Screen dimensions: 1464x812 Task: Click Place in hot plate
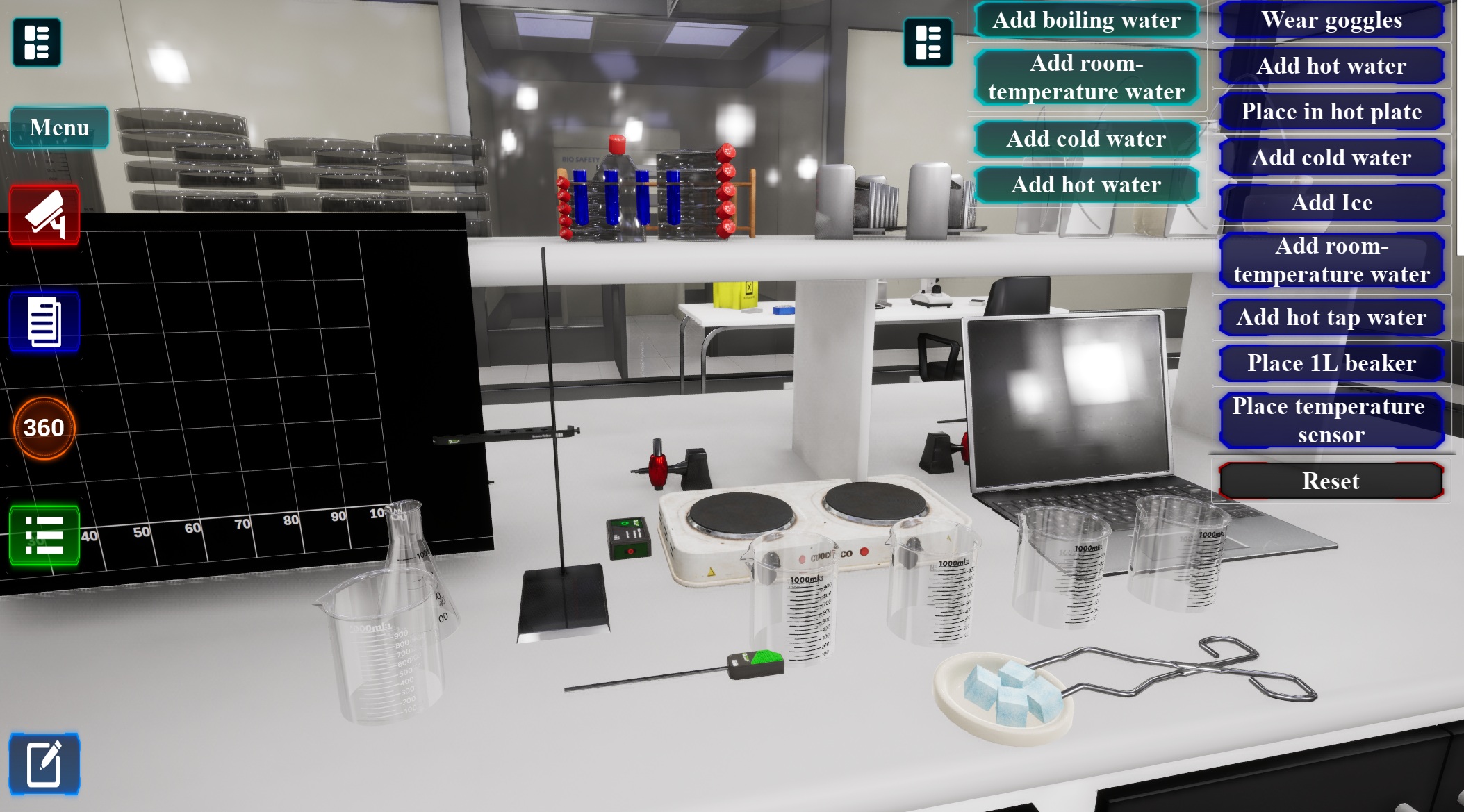[x=1331, y=111]
